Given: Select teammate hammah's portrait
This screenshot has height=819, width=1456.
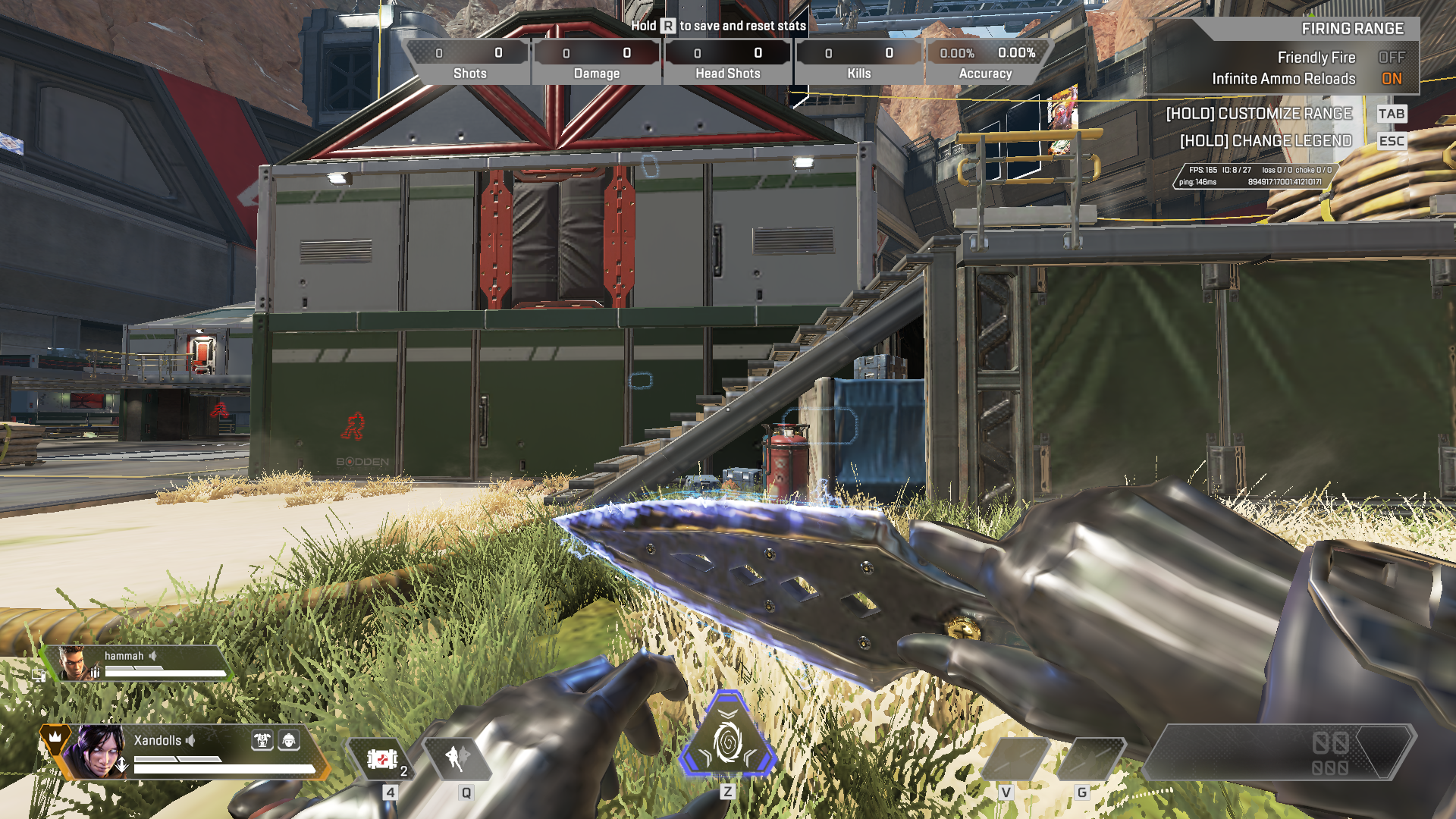Looking at the screenshot, I should click(x=74, y=663).
